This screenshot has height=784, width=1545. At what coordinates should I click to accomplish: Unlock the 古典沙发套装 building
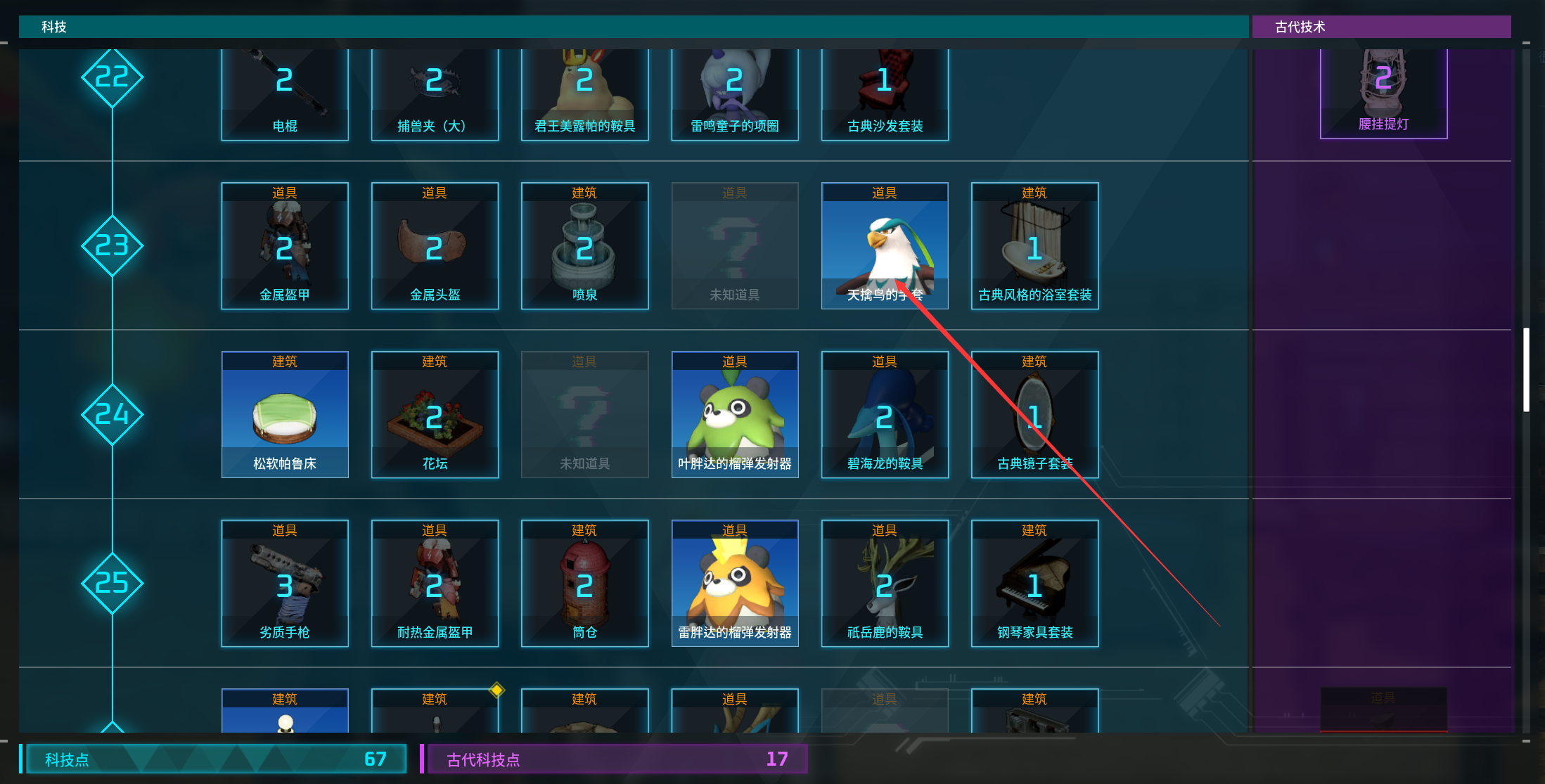(x=885, y=95)
